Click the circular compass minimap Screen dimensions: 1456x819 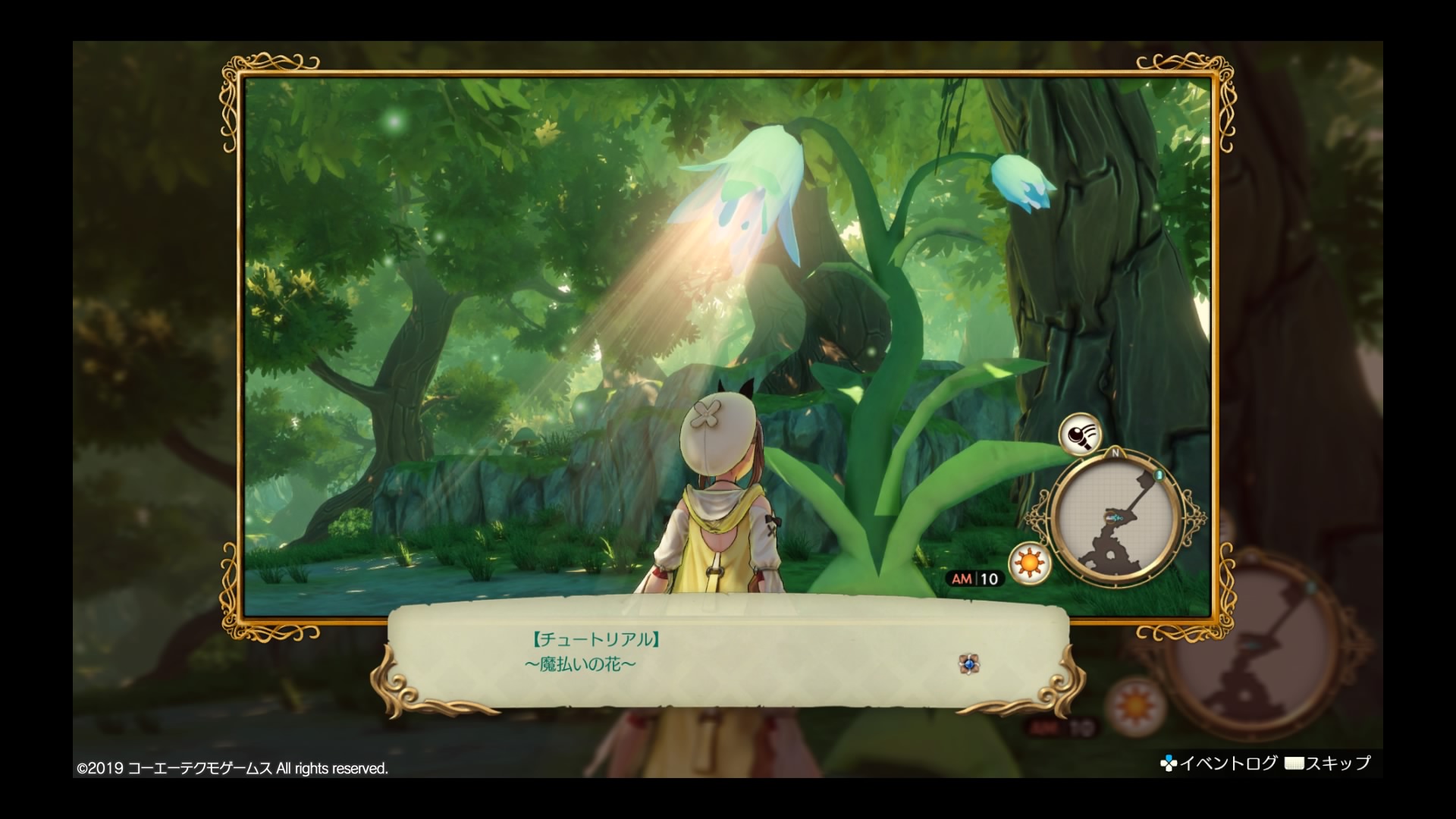pos(1115,518)
